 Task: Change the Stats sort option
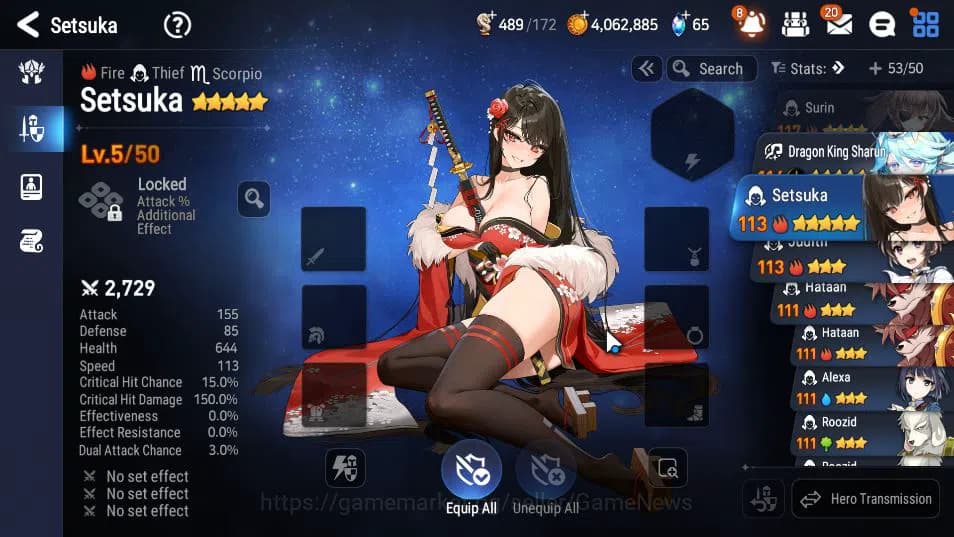pos(808,69)
